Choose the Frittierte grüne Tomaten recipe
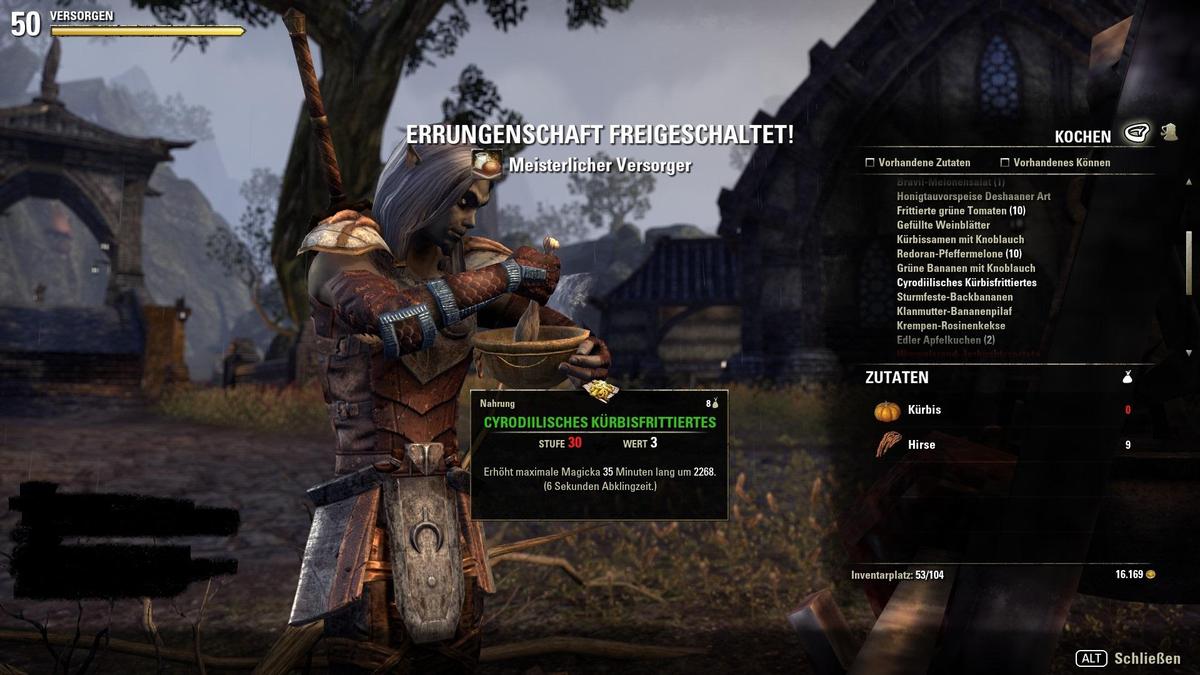1200x675 pixels. tap(960, 211)
